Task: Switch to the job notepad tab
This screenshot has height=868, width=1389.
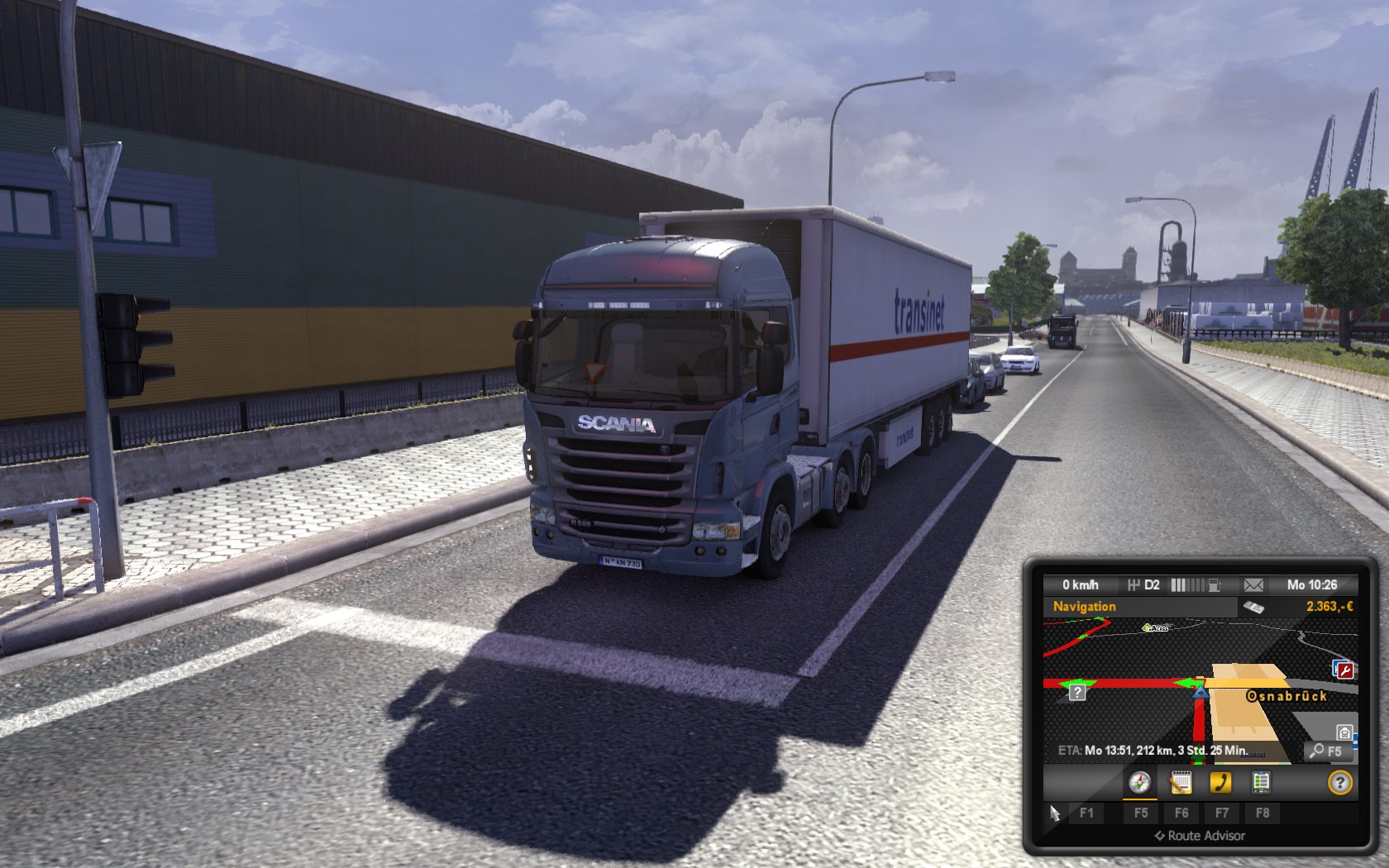Action: [x=1180, y=782]
